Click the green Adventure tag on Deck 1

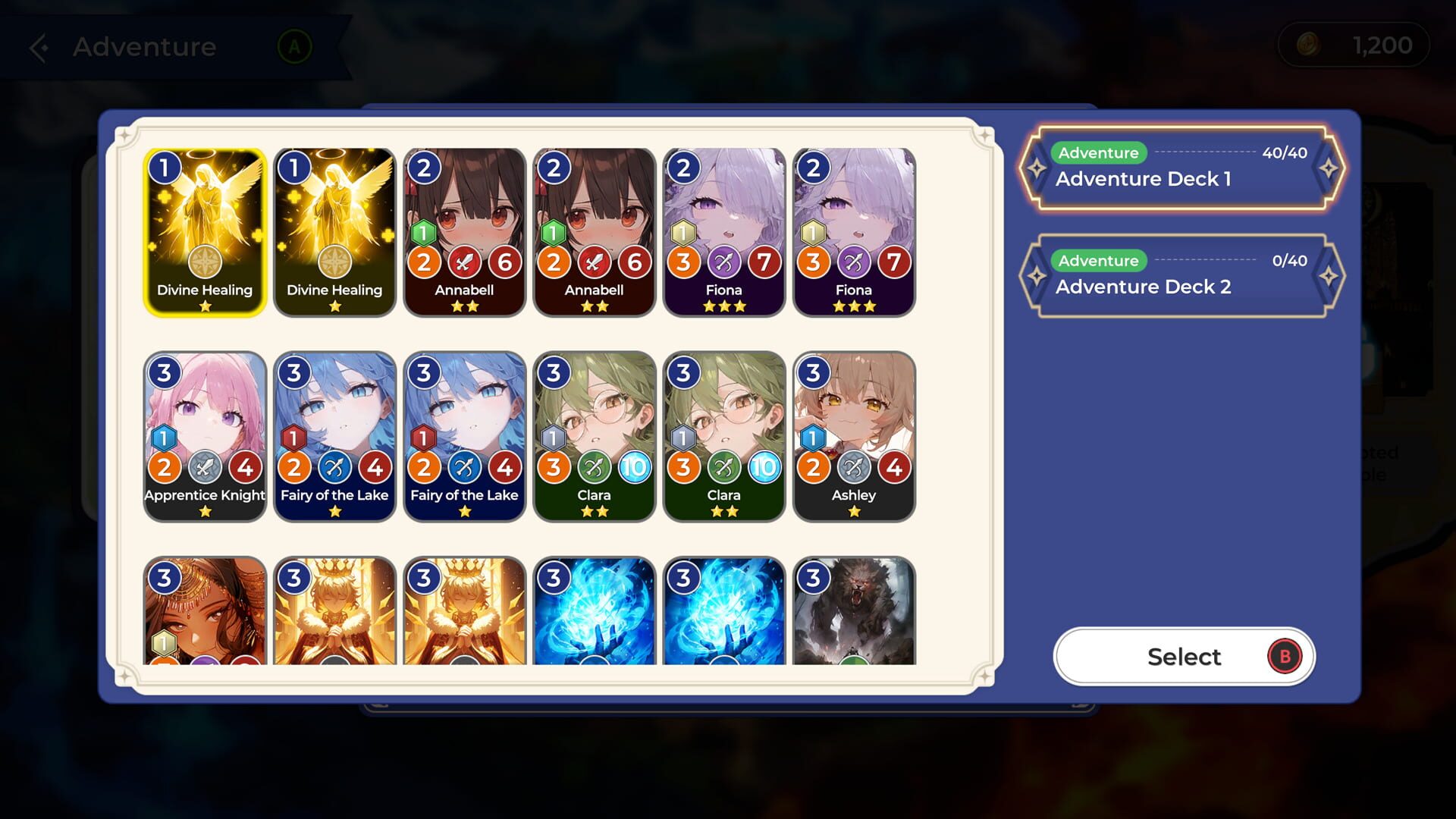tap(1098, 152)
